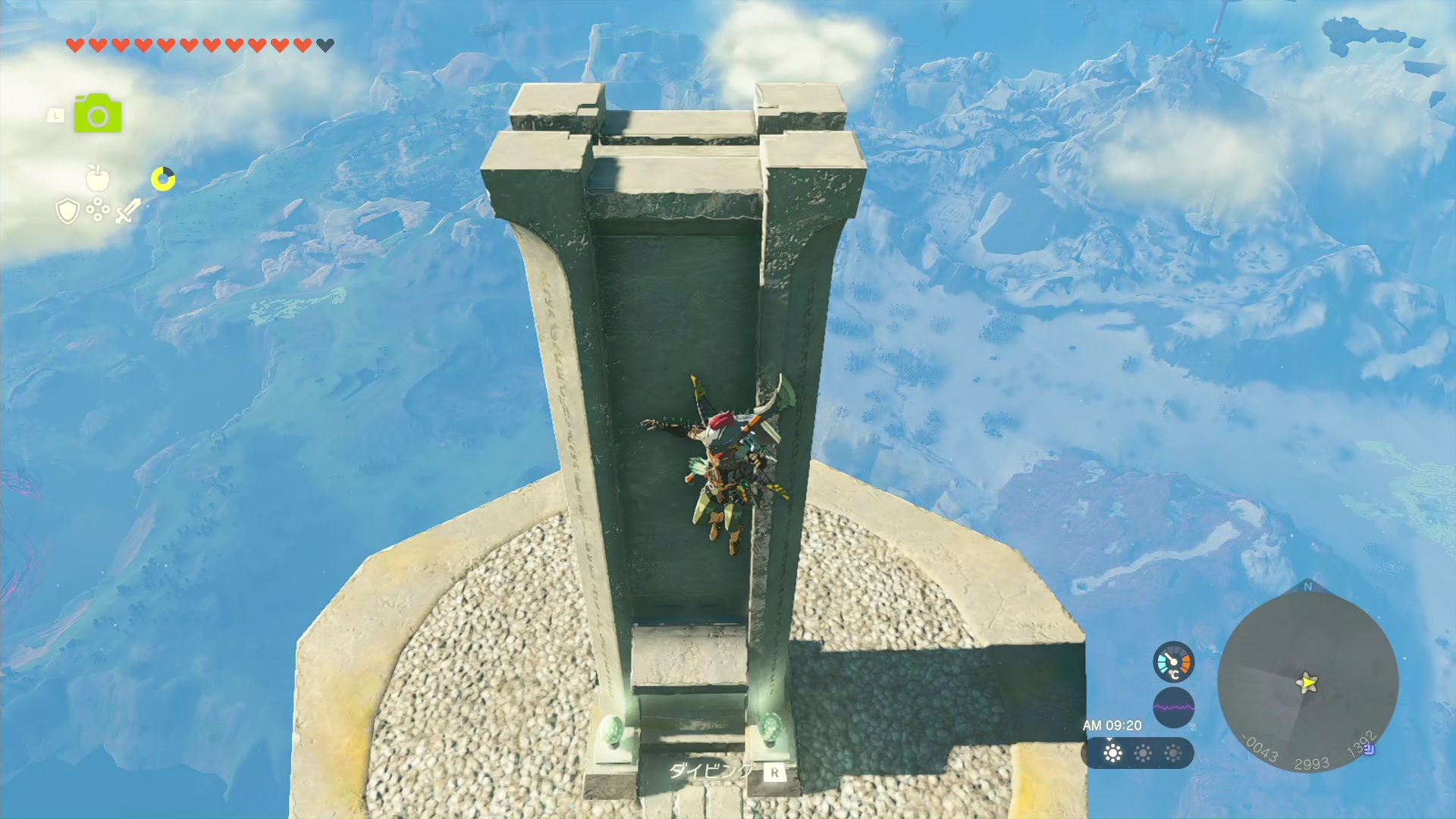Viewport: 1456px width, 819px height.
Task: Choose the shield equipment icon
Action: click(x=67, y=210)
